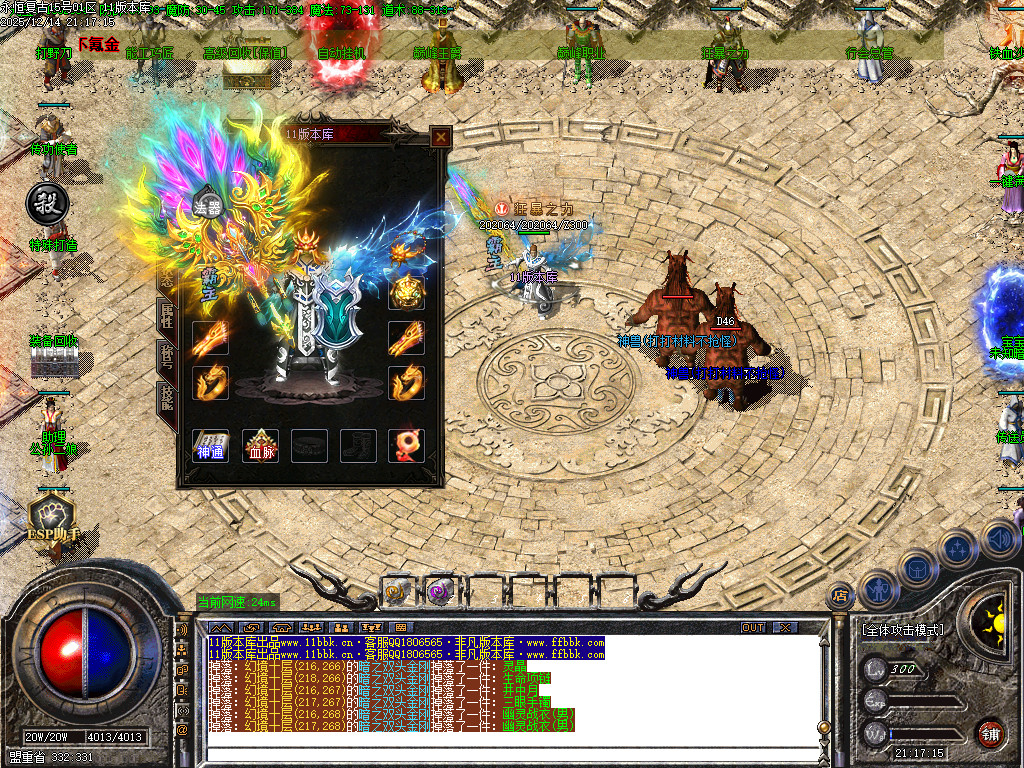This screenshot has width=1024, height=768.
Task: Select the 神通 book slot
Action: pos(210,446)
